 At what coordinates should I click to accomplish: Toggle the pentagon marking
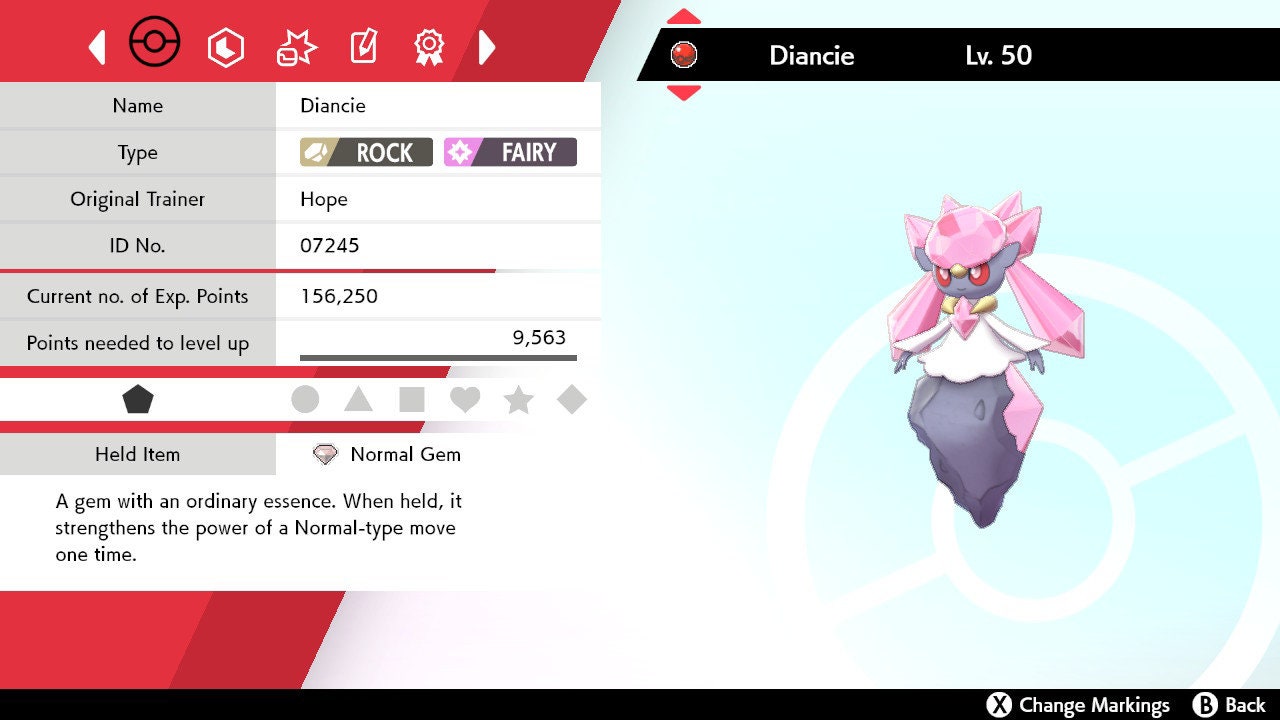click(138, 398)
